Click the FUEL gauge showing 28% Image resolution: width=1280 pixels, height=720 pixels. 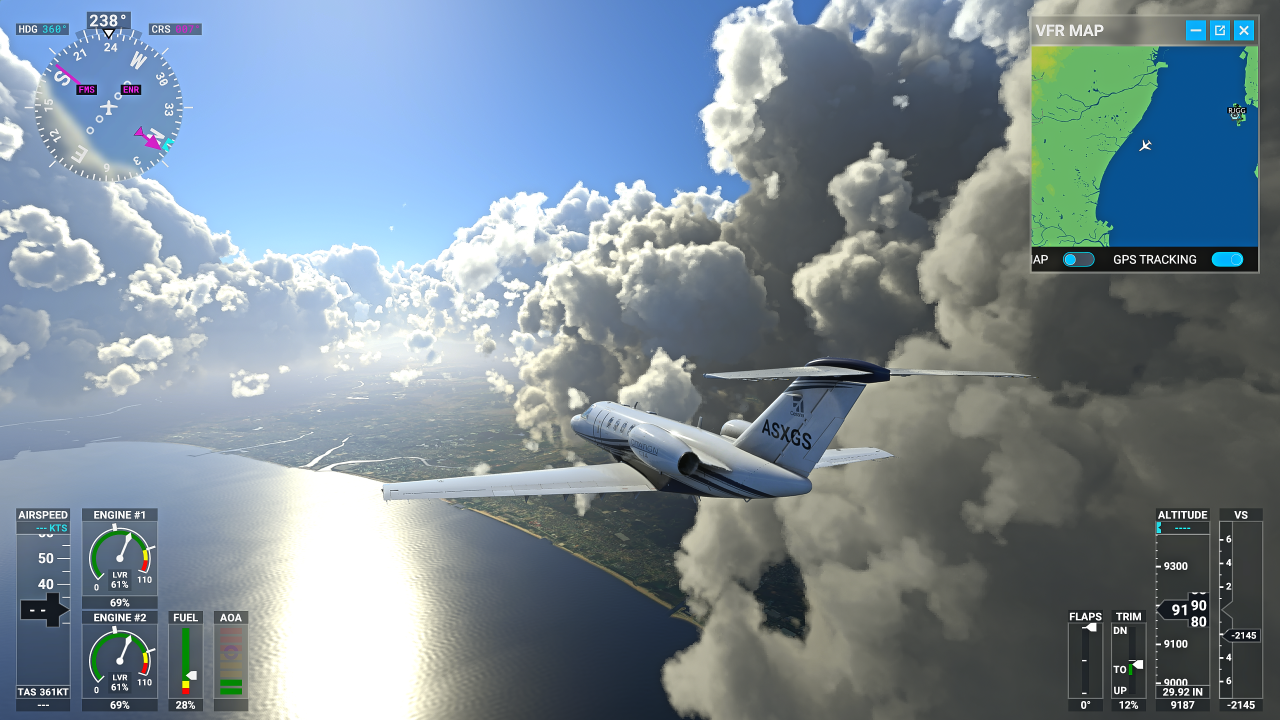click(x=185, y=658)
